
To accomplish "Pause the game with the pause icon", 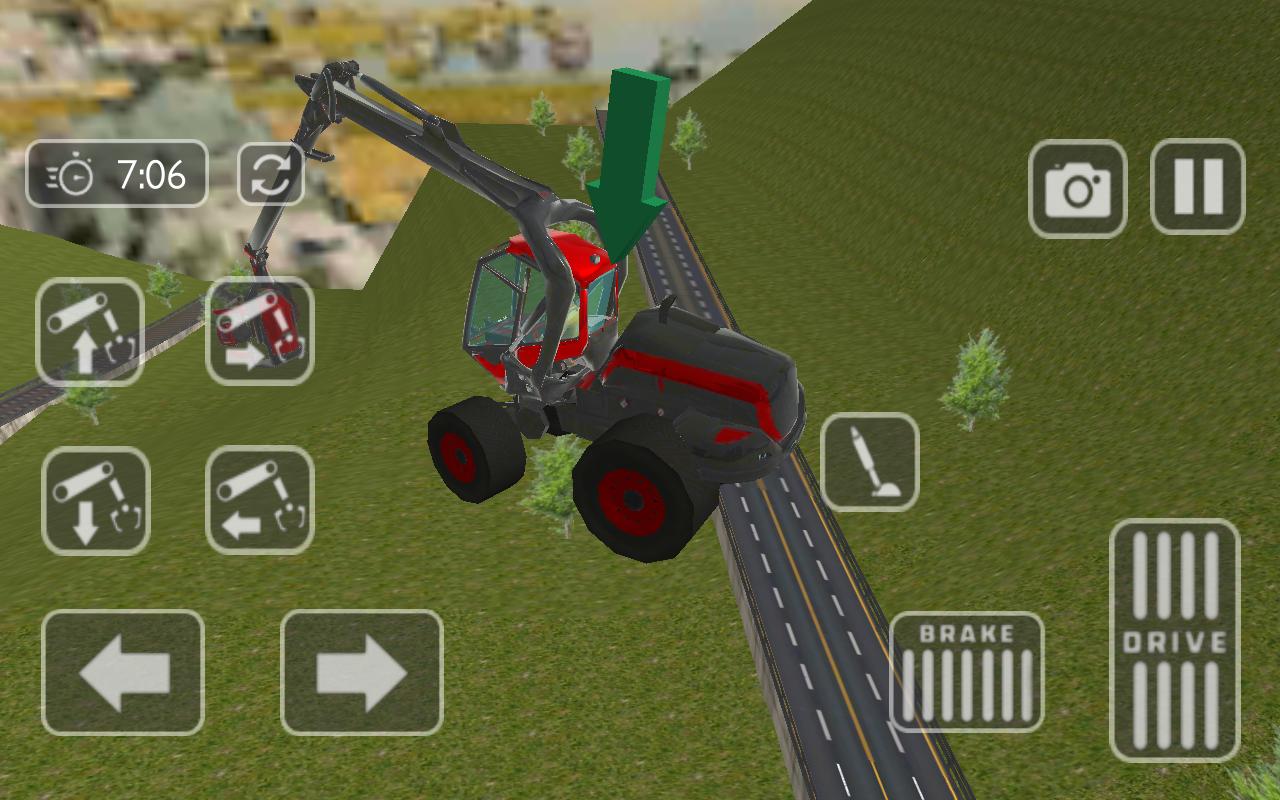I will [1198, 187].
